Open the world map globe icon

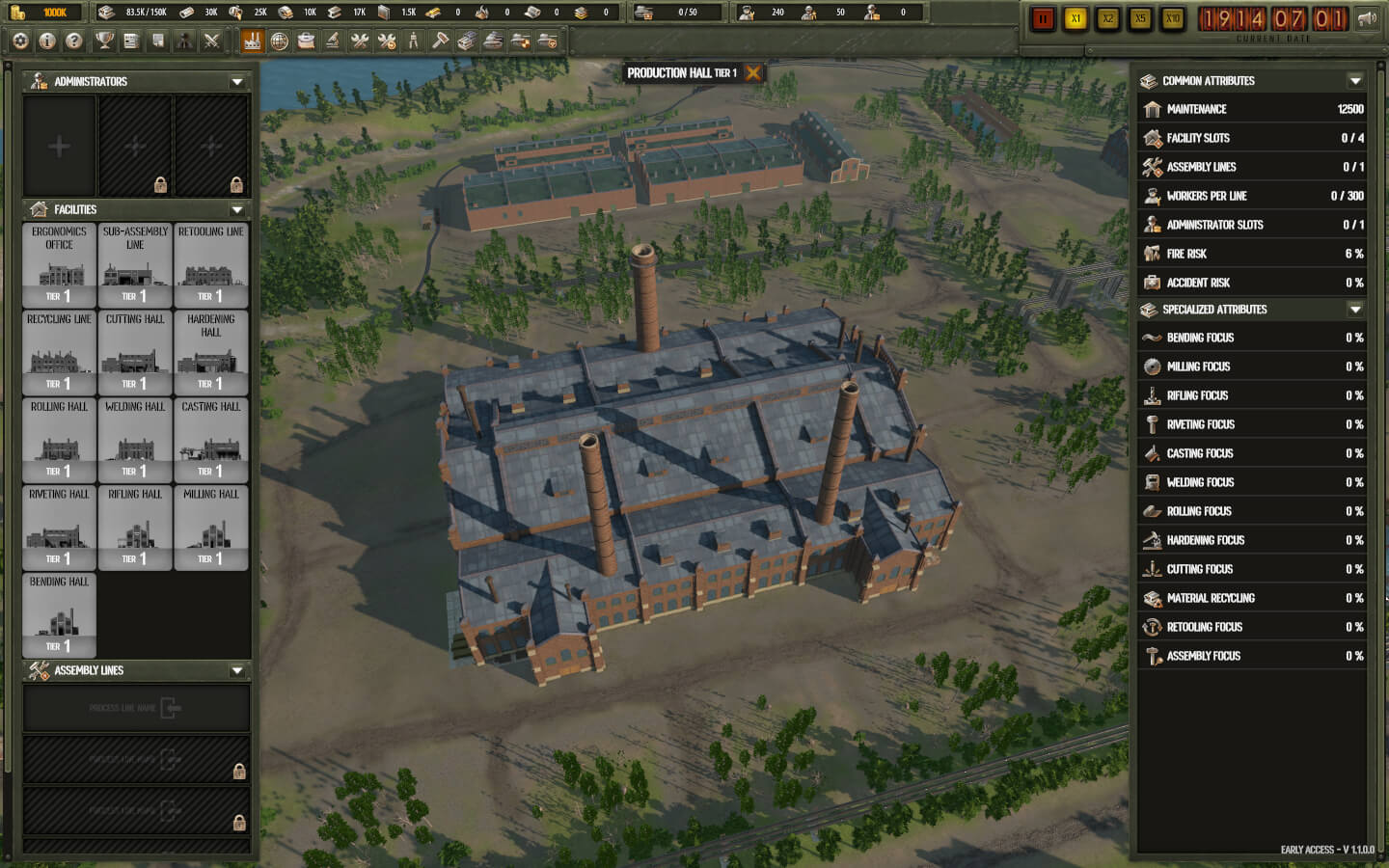pyautogui.click(x=281, y=41)
